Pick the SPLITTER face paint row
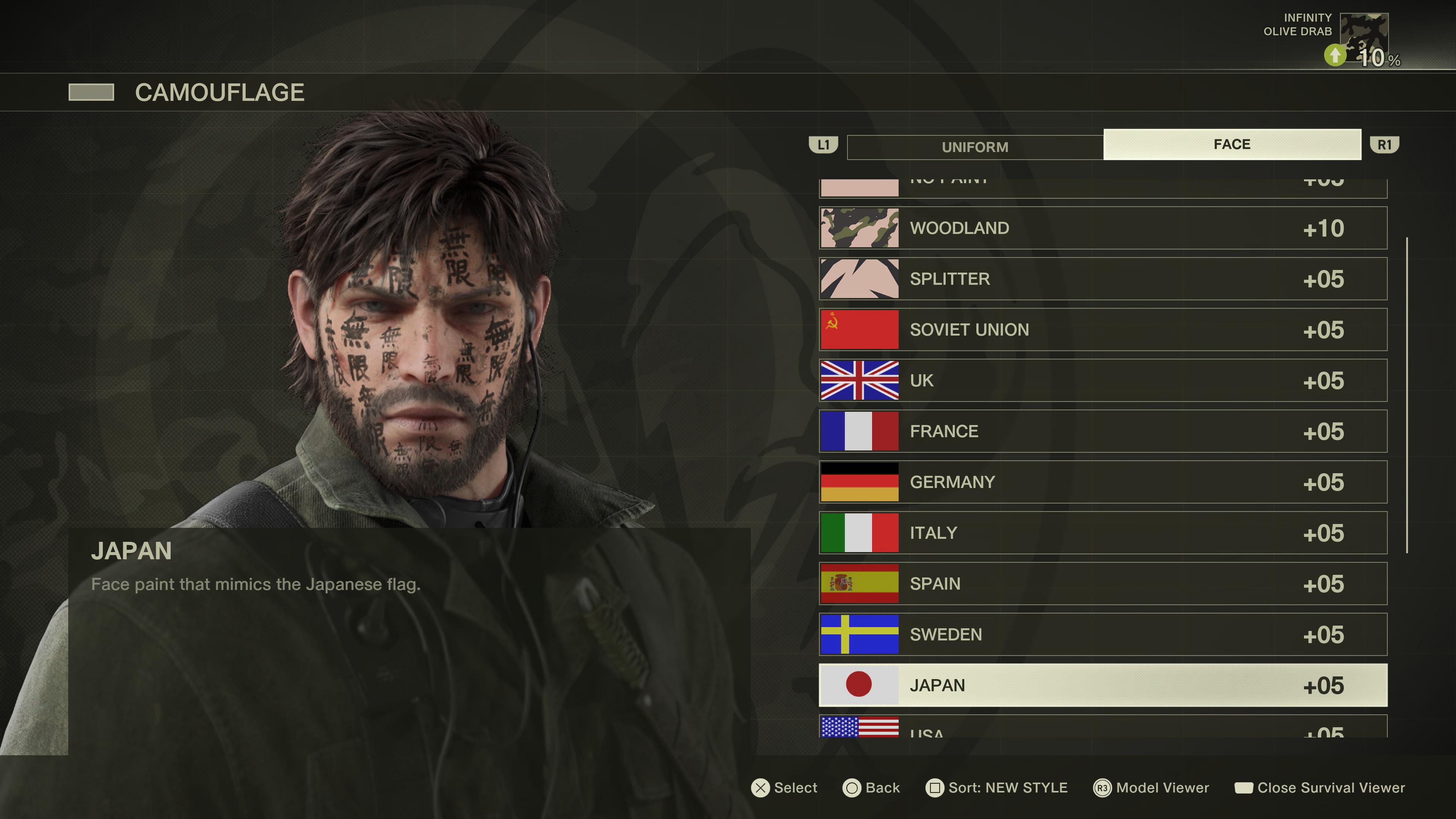The height and width of the screenshot is (819, 1456). coord(1102,279)
